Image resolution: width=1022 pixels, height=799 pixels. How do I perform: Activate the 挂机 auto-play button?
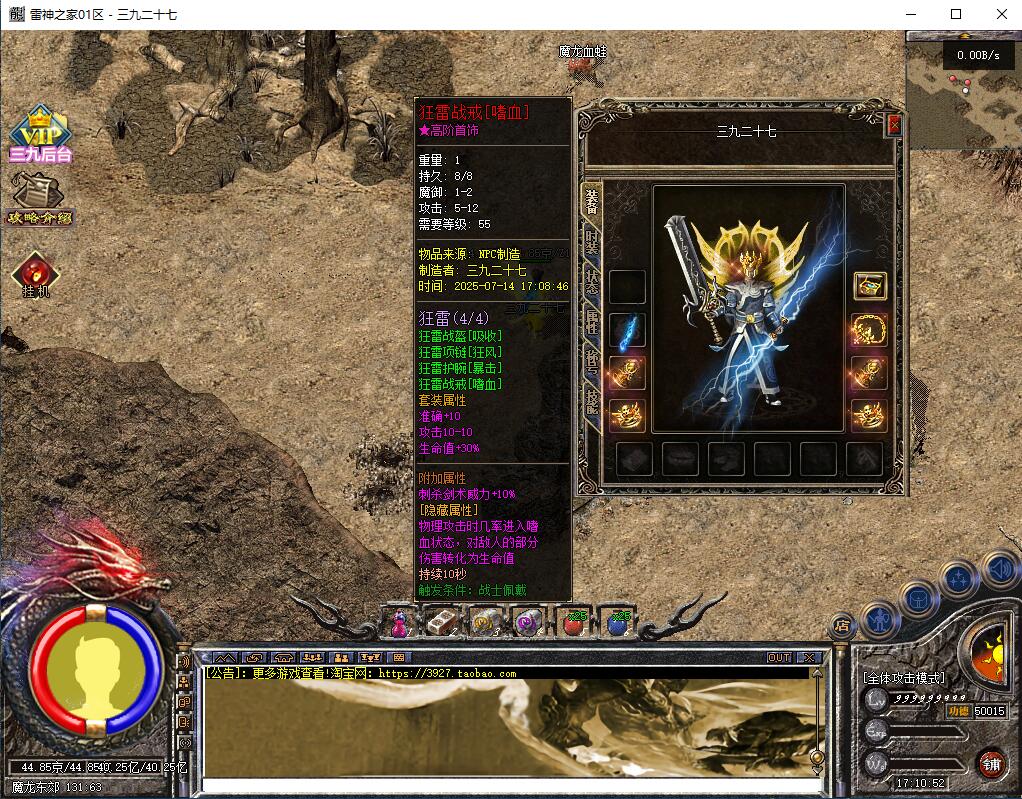(x=37, y=274)
